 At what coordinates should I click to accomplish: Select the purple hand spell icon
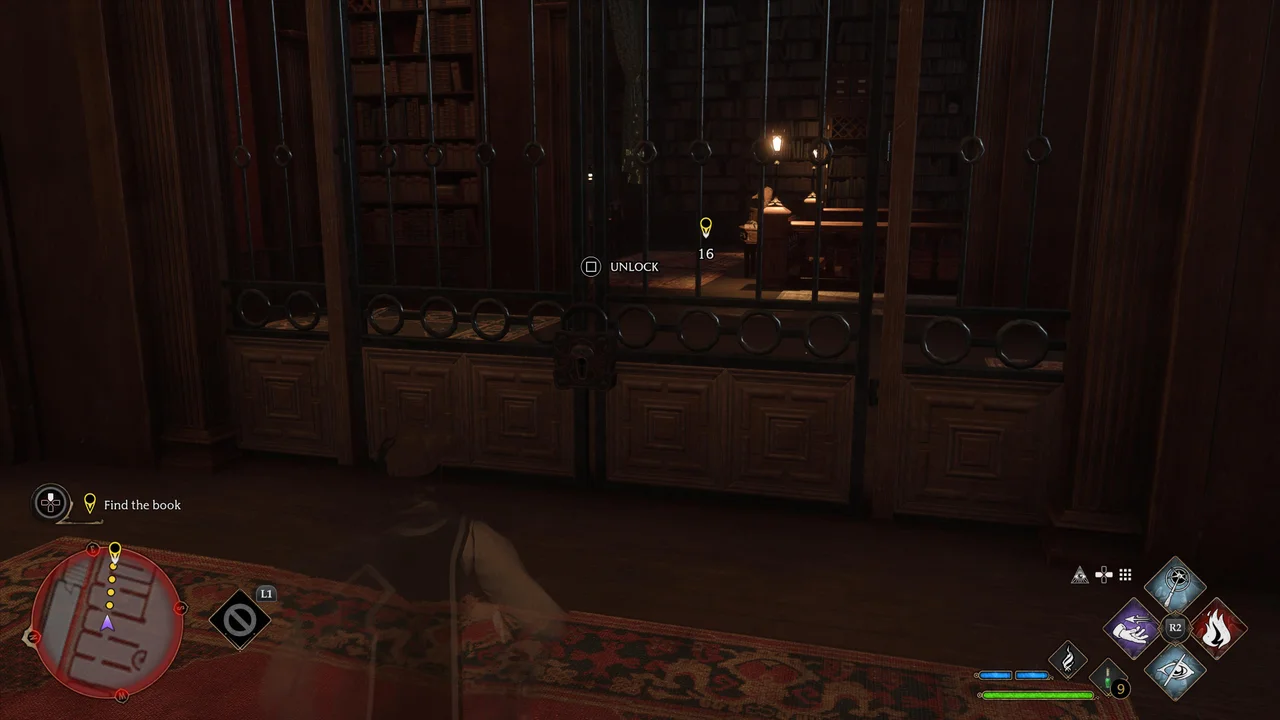[x=1133, y=629]
